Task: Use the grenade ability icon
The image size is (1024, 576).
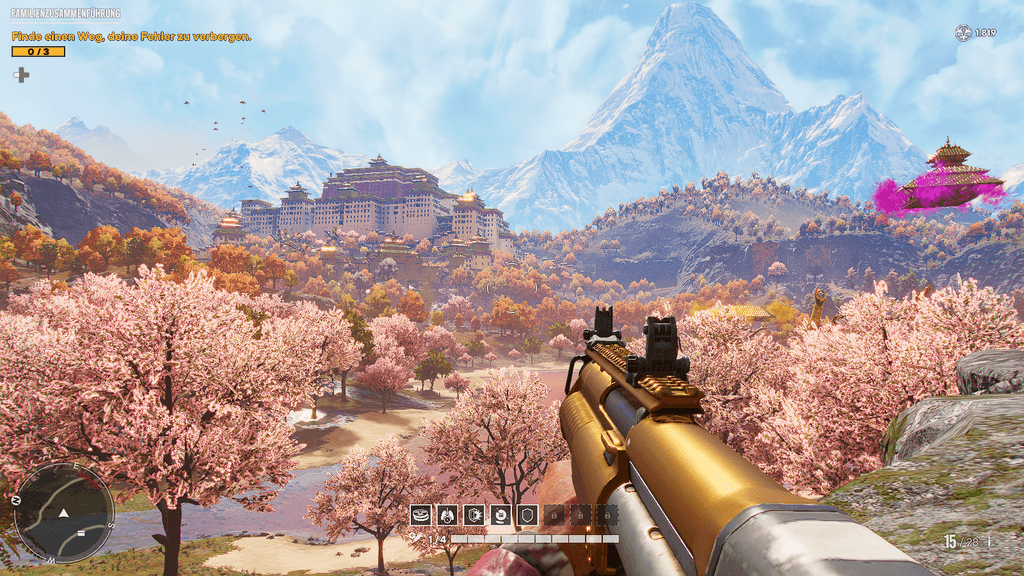Action: 501,515
